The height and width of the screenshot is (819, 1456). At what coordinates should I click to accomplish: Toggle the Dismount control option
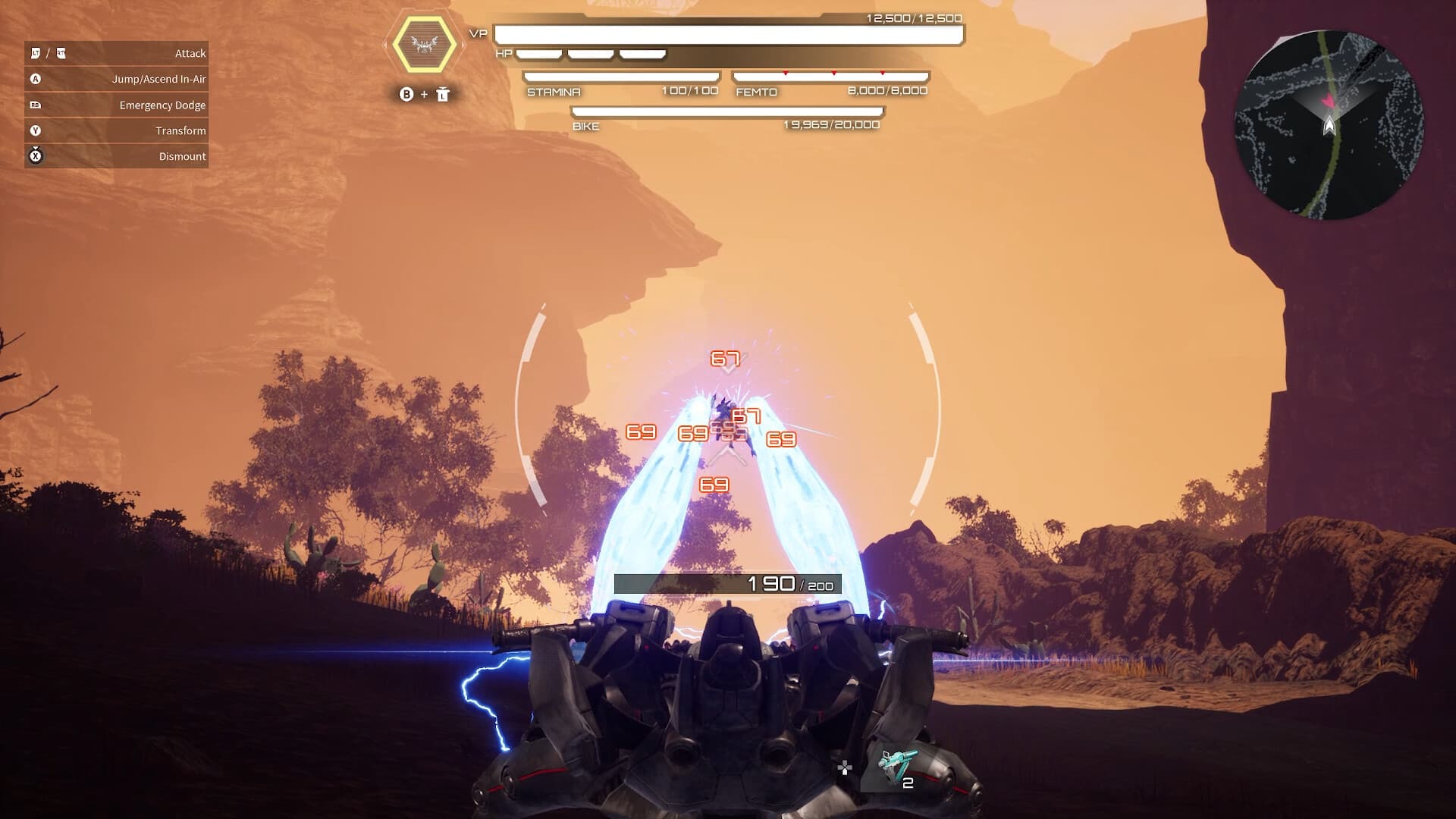click(x=182, y=156)
